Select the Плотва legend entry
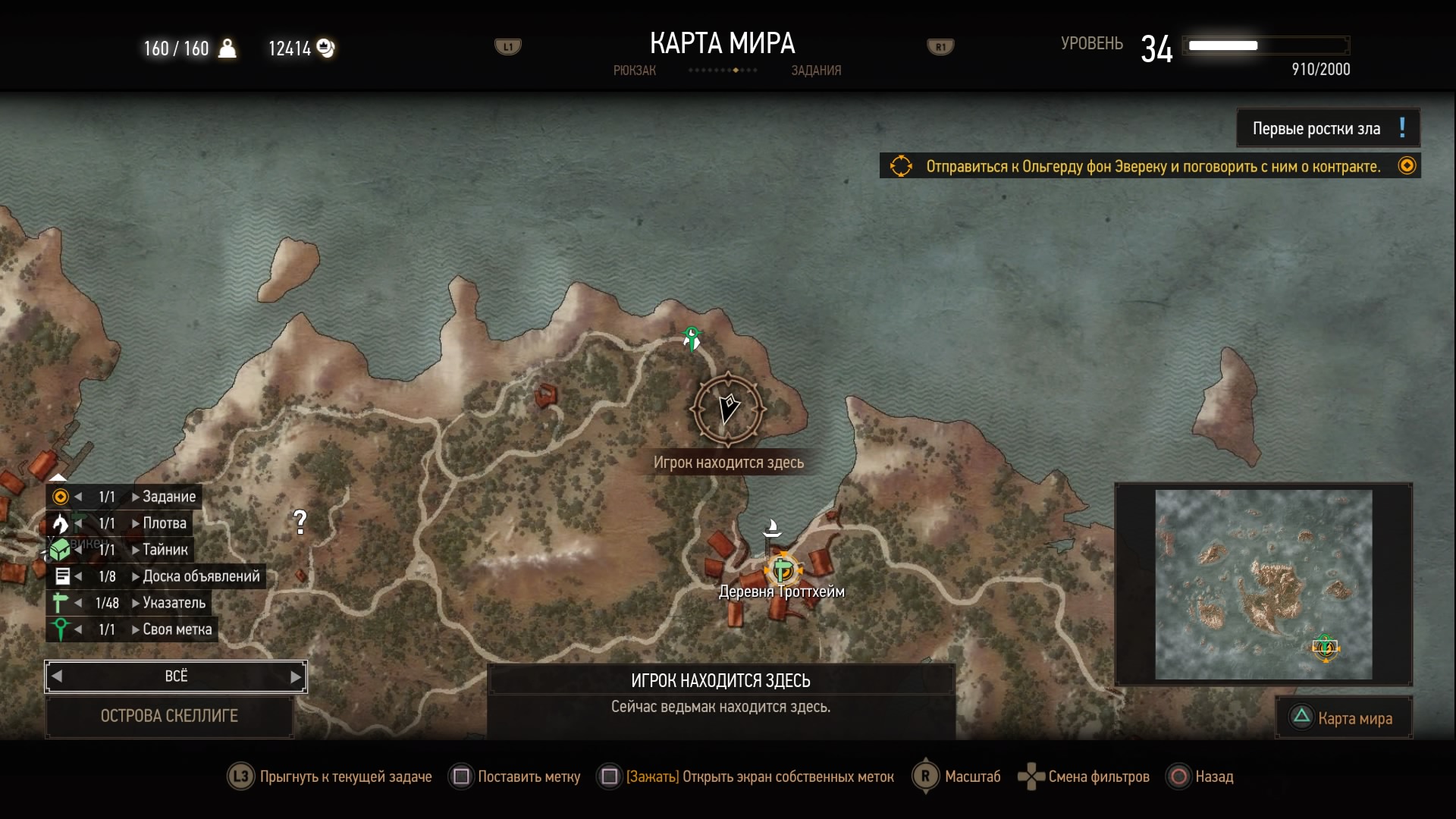1456x819 pixels. (164, 523)
